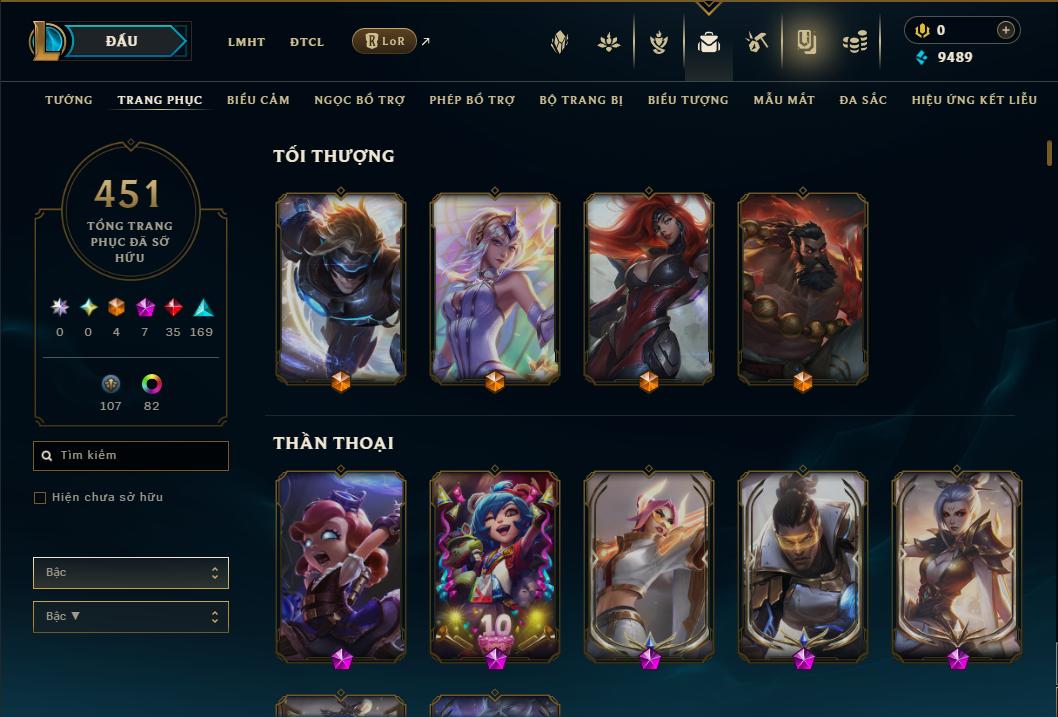Switch to the BỘ TRANG BỊ tab
The height and width of the screenshot is (717, 1058).
(581, 100)
